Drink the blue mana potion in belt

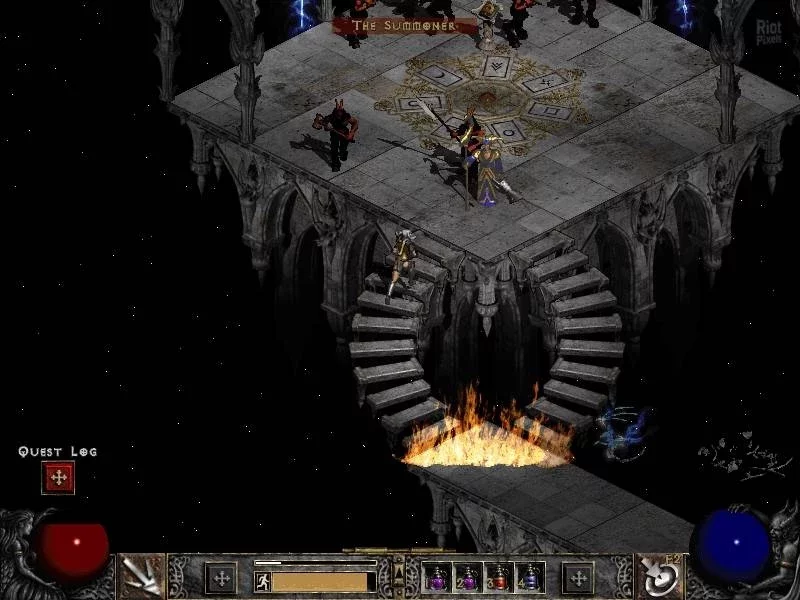(529, 577)
